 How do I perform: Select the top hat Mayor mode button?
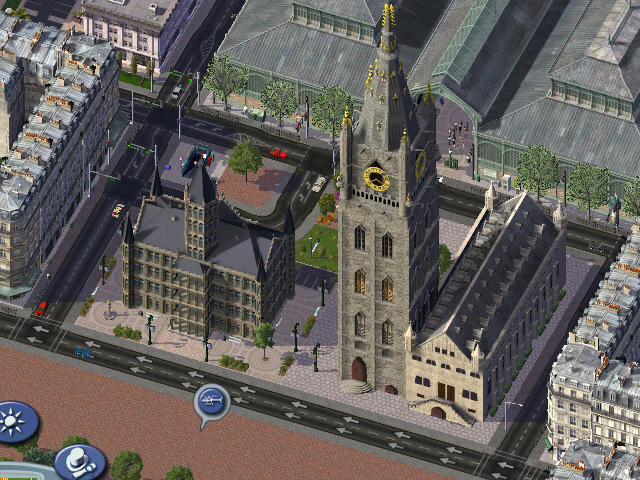(80, 462)
